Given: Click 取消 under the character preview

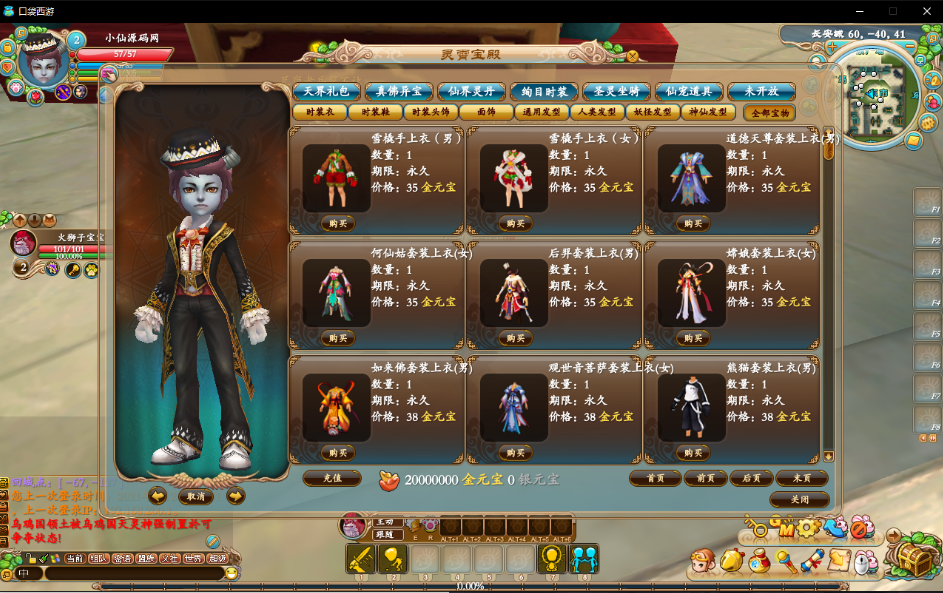Looking at the screenshot, I should tap(196, 496).
